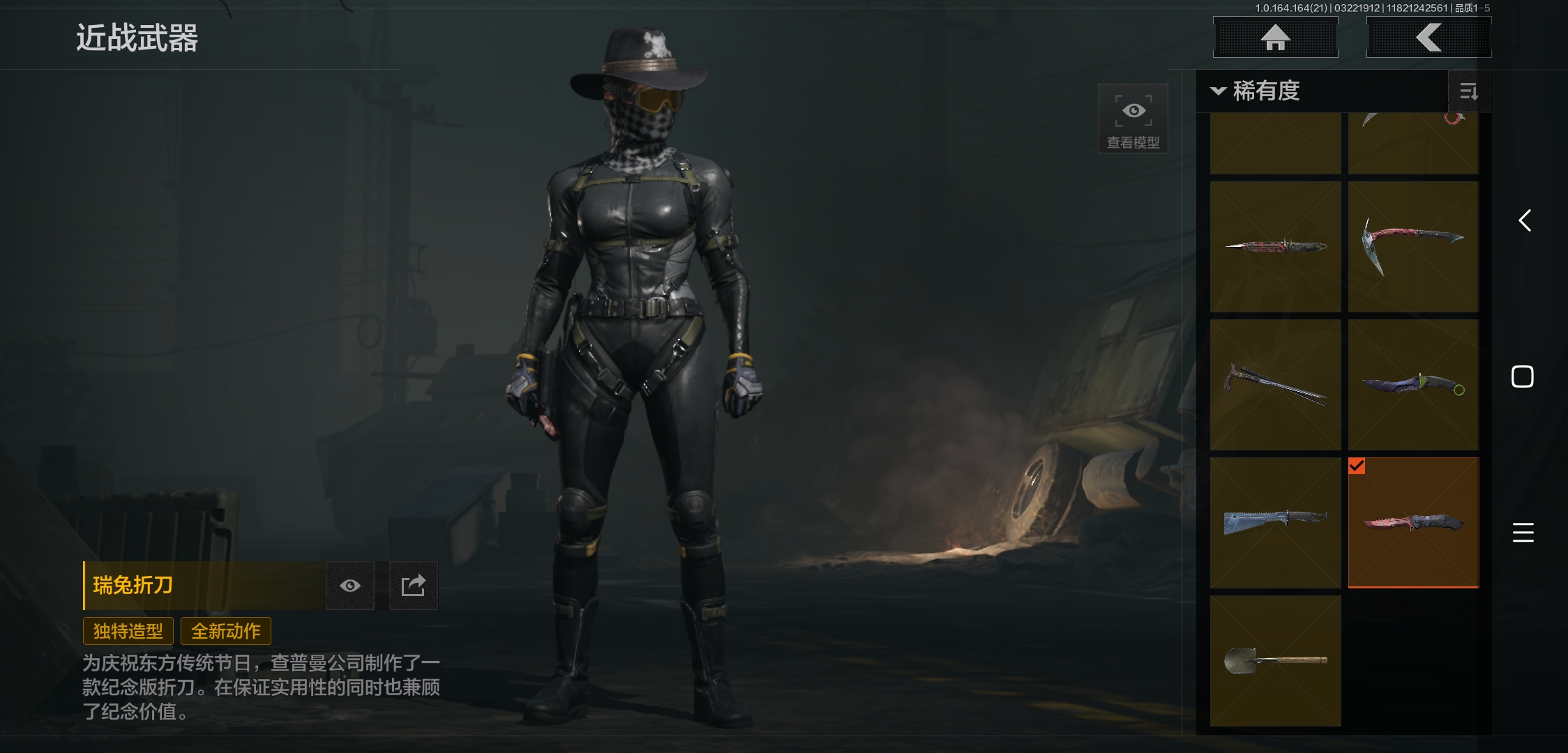Tap the 独特造型 tag
1568x753 pixels.
pyautogui.click(x=128, y=631)
